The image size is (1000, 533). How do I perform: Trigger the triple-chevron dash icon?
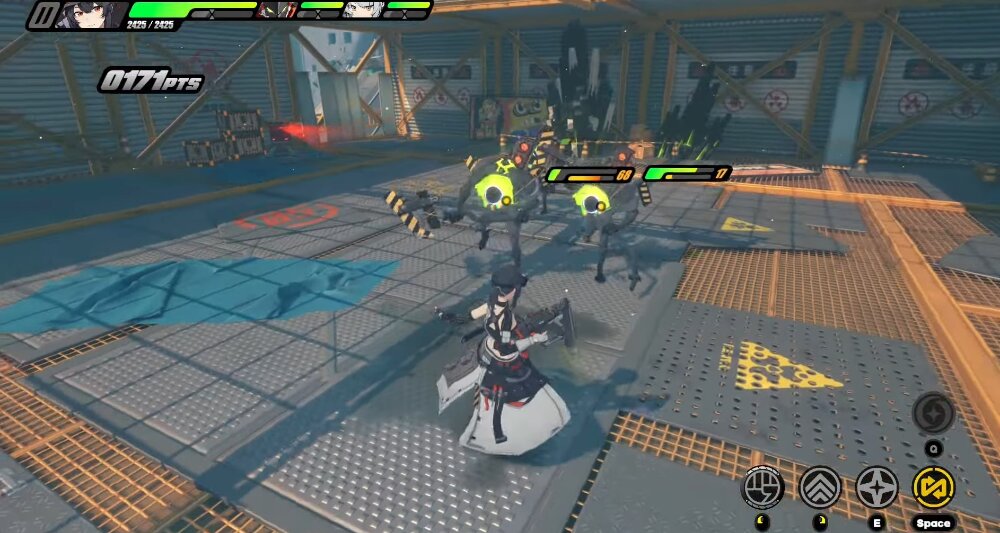(820, 487)
